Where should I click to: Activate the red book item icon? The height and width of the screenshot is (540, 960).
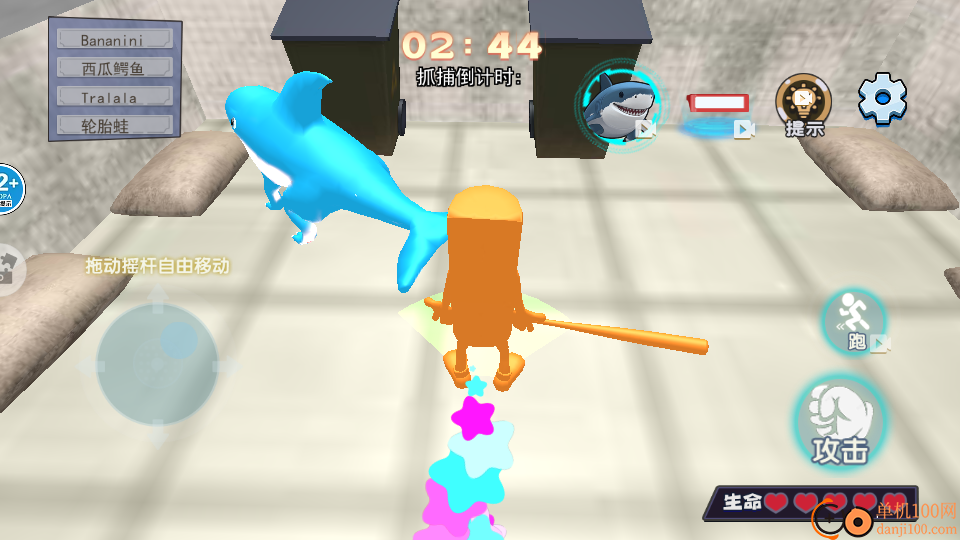(x=718, y=104)
